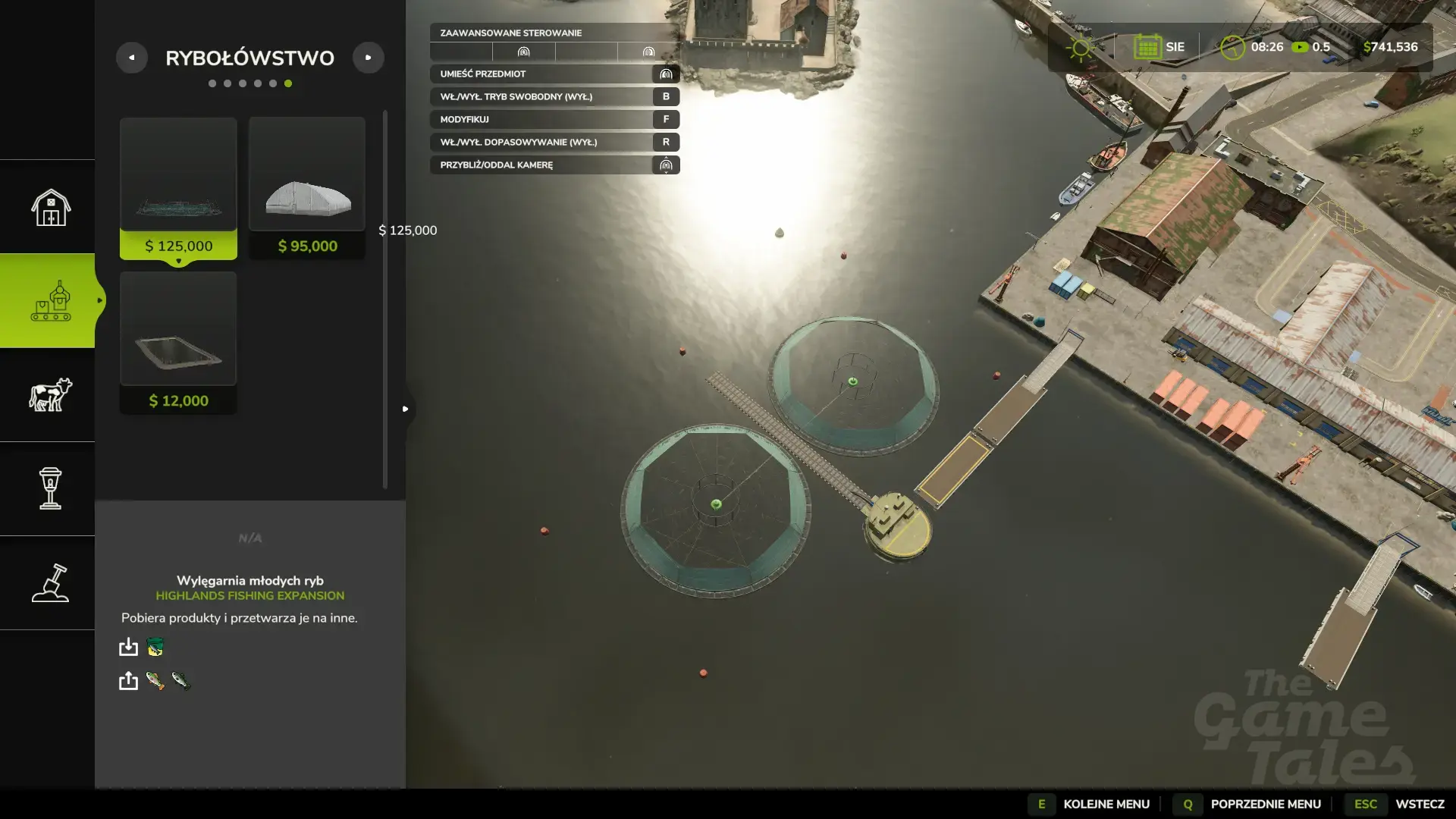Click the left arrow beside RYBOŁÓWSTWO
The width and height of the screenshot is (1456, 819).
tap(133, 57)
